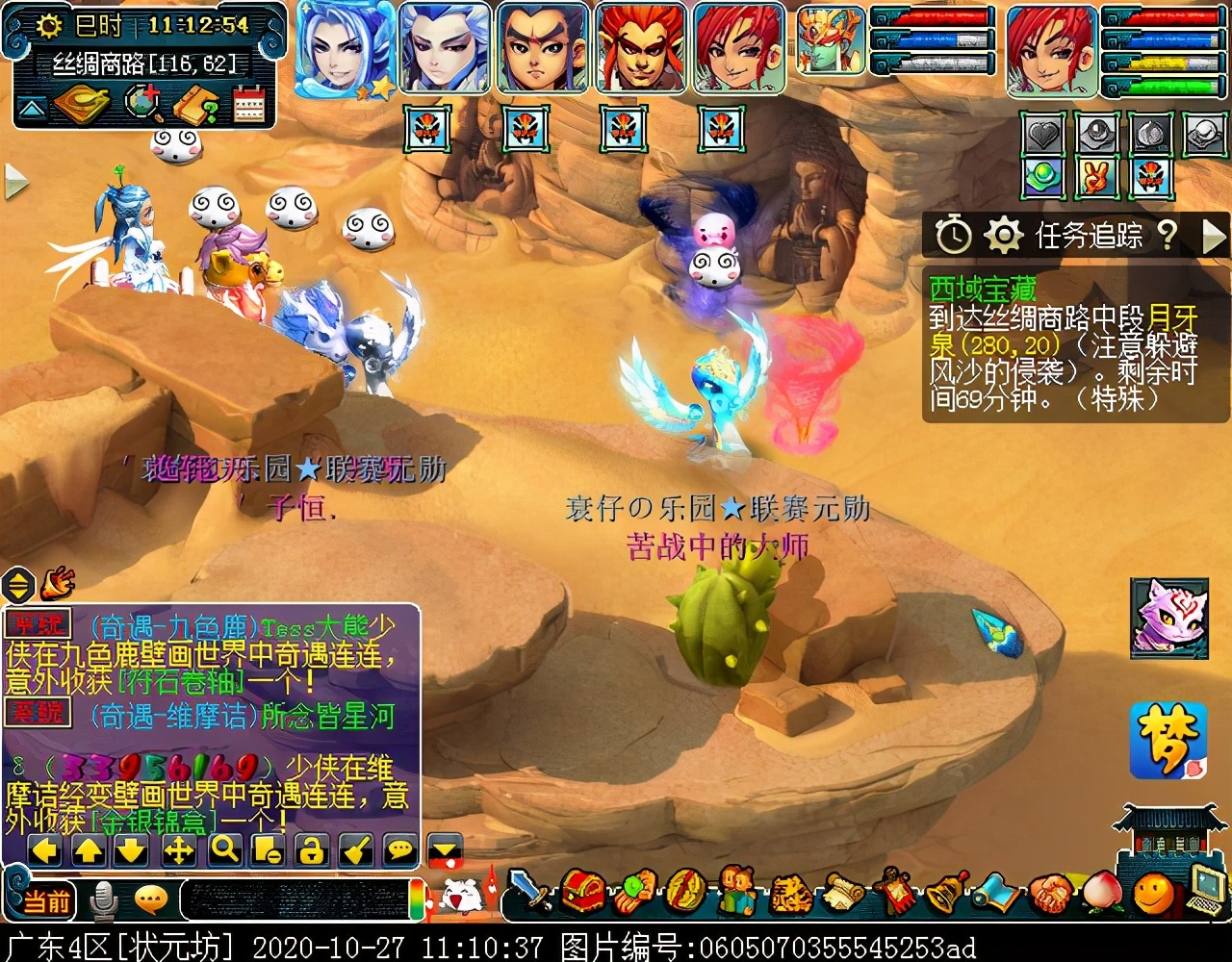Show quest tracker help question mark

pyautogui.click(x=1167, y=234)
